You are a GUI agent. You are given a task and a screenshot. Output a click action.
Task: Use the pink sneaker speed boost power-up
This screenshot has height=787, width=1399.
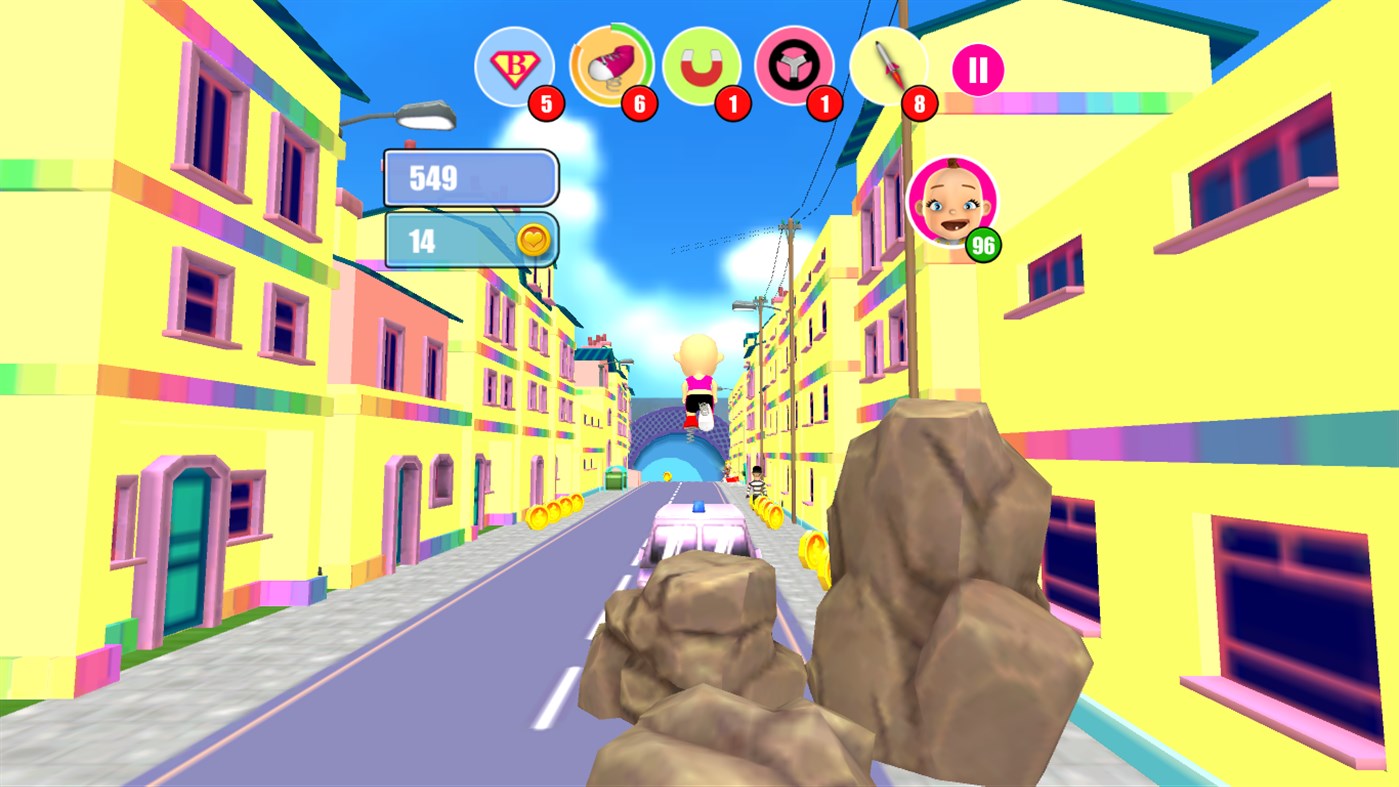(x=610, y=66)
